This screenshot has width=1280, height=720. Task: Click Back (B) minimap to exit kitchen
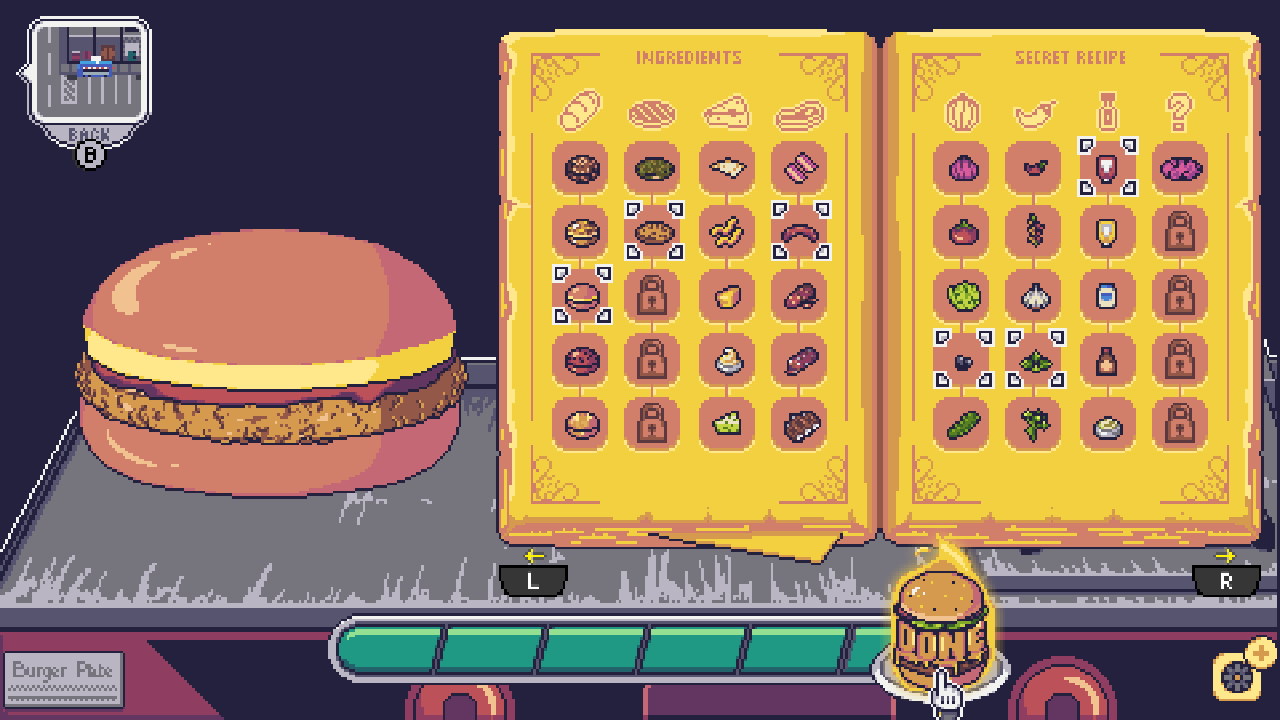[88, 75]
